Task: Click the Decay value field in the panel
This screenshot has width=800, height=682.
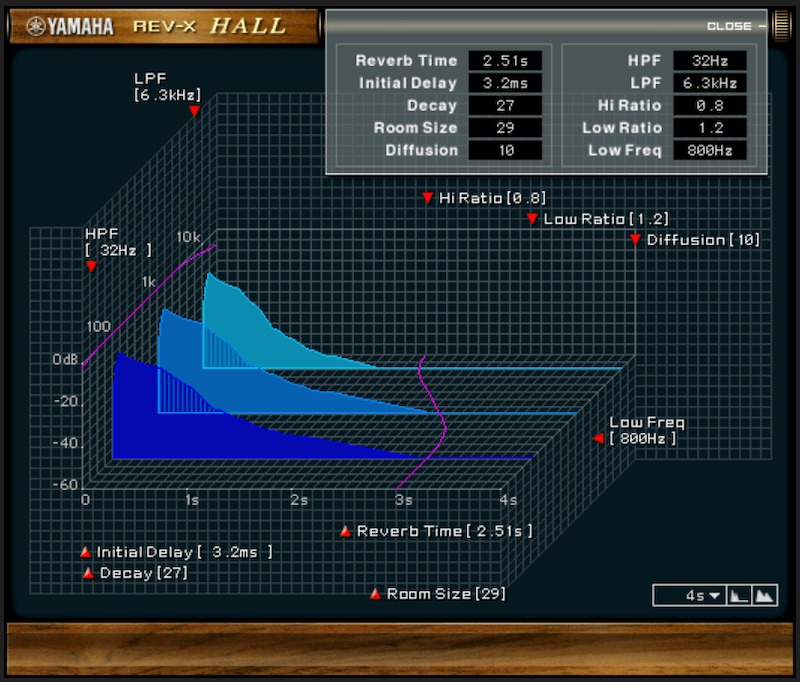Action: [505, 105]
